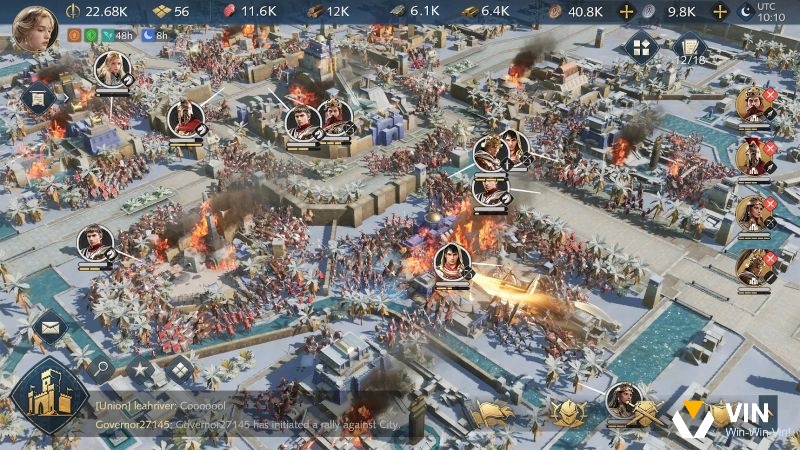Select the blonde commander march near top left
The height and width of the screenshot is (450, 800).
112,68
